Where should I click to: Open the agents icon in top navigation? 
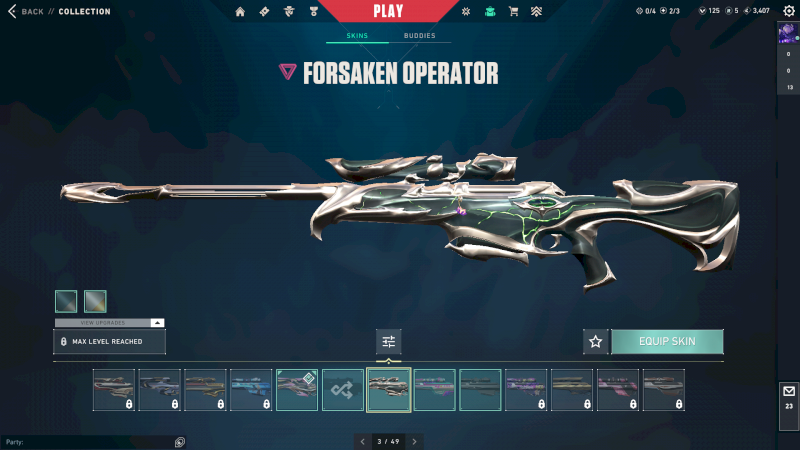(x=289, y=12)
